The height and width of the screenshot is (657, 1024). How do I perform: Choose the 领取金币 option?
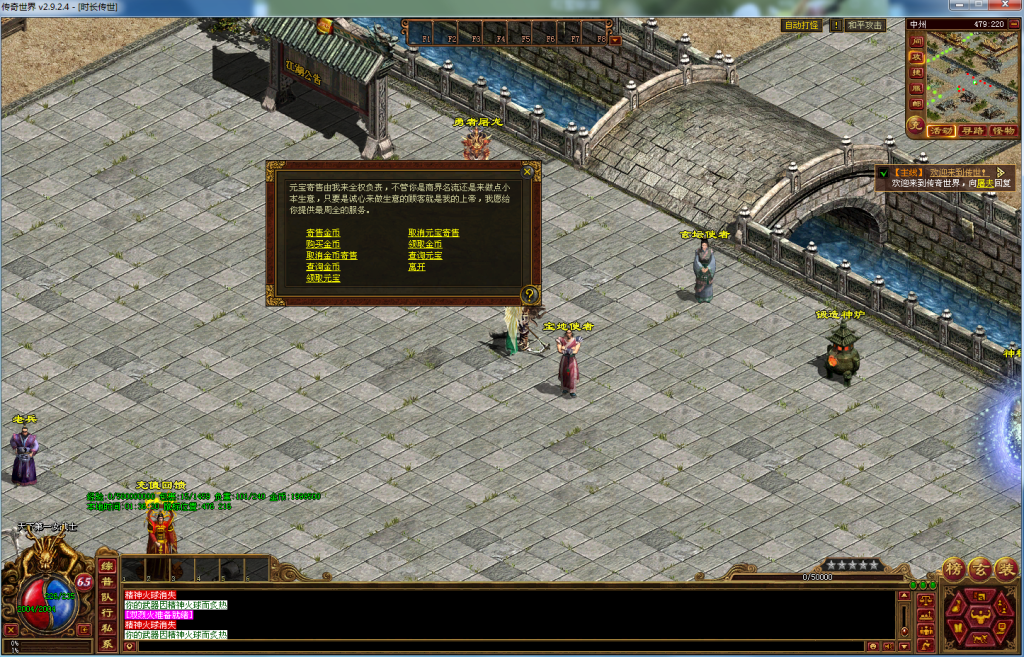425,244
